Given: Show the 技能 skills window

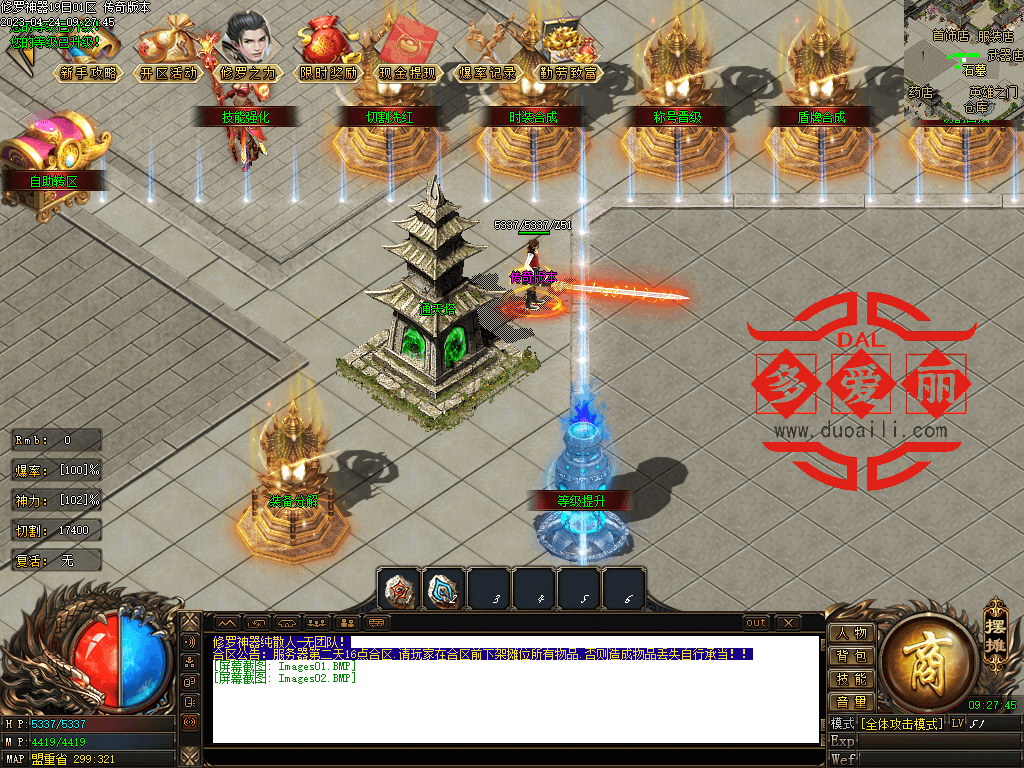Looking at the screenshot, I should tap(851, 679).
